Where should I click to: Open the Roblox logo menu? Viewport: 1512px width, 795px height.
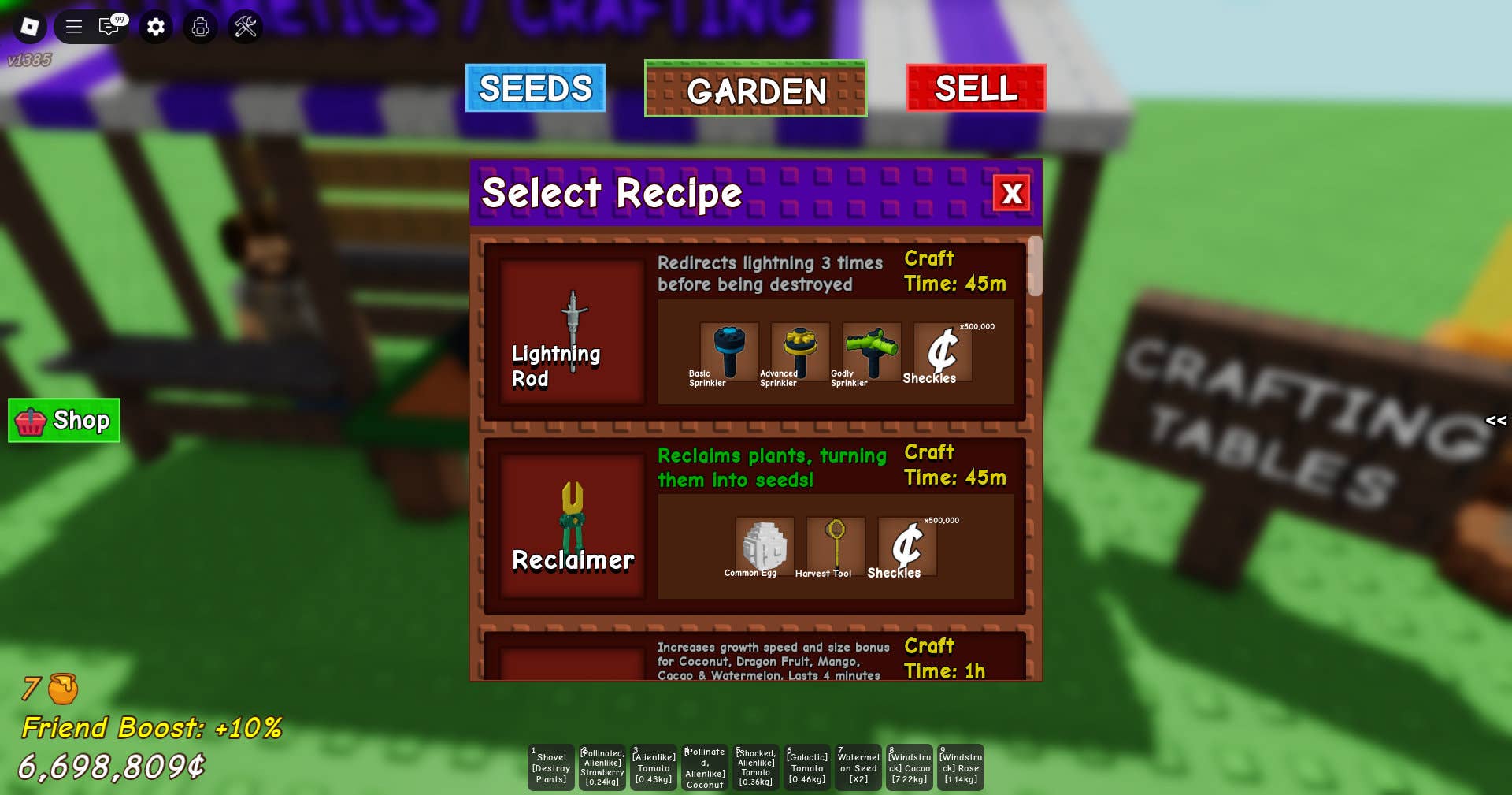[x=30, y=27]
